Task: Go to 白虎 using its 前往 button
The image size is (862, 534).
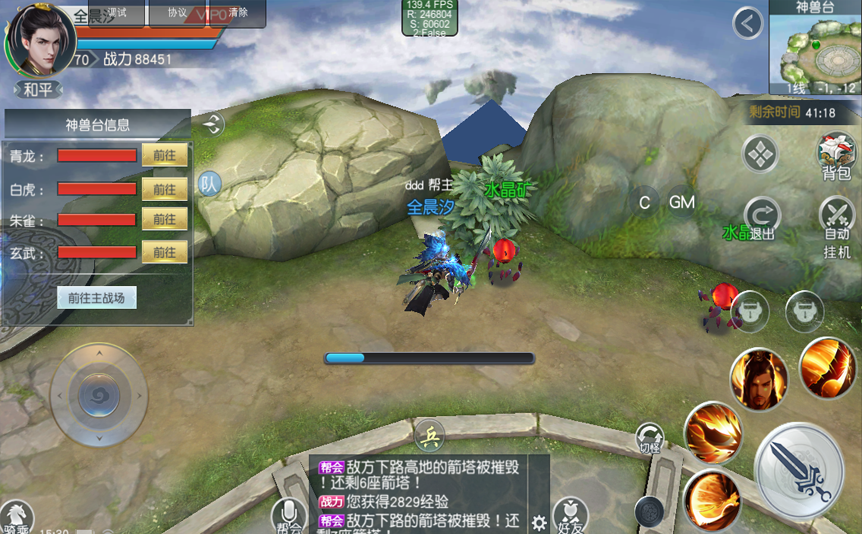Action: (x=165, y=189)
